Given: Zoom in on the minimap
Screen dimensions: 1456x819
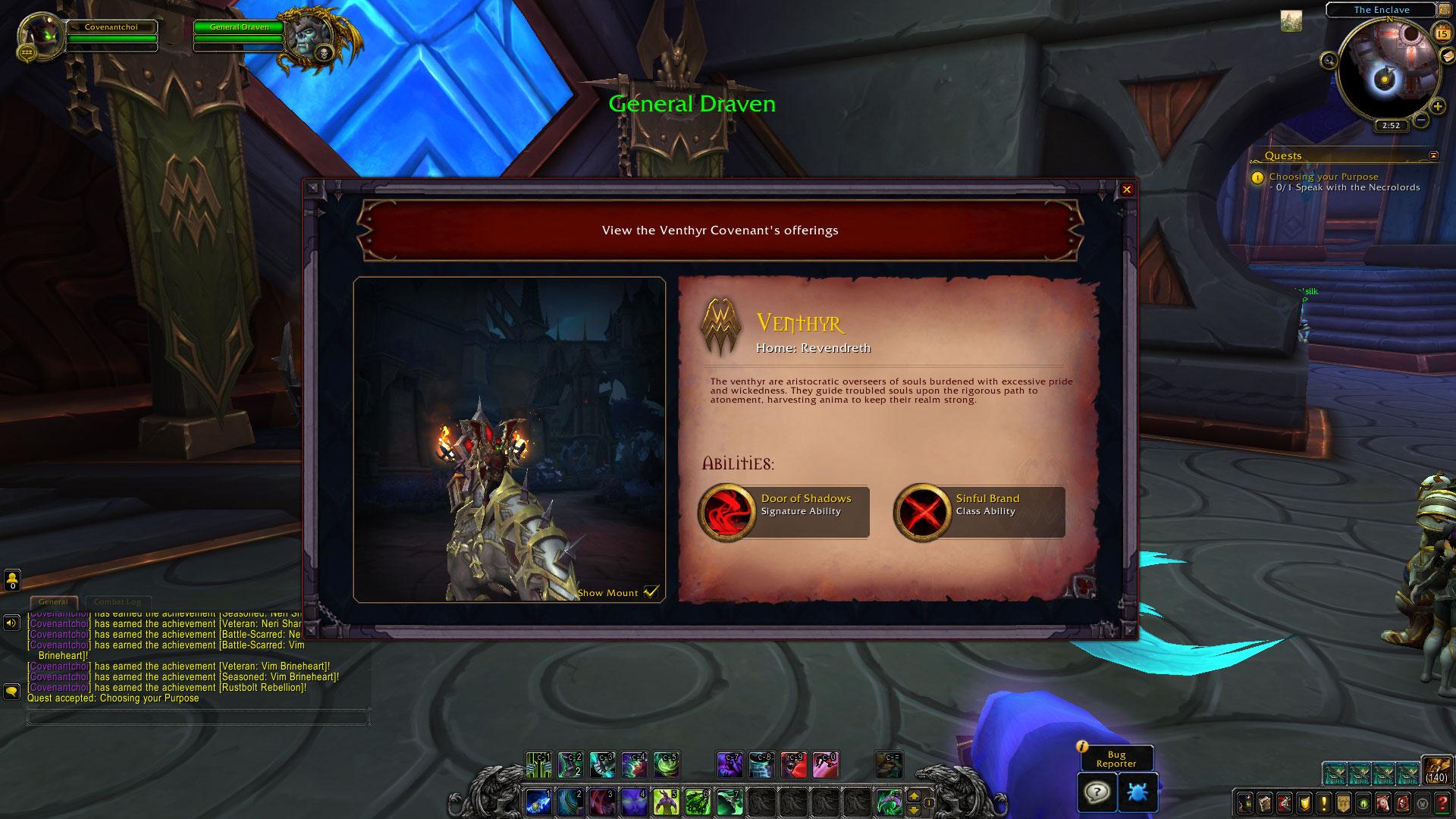Looking at the screenshot, I should coord(1437,107).
